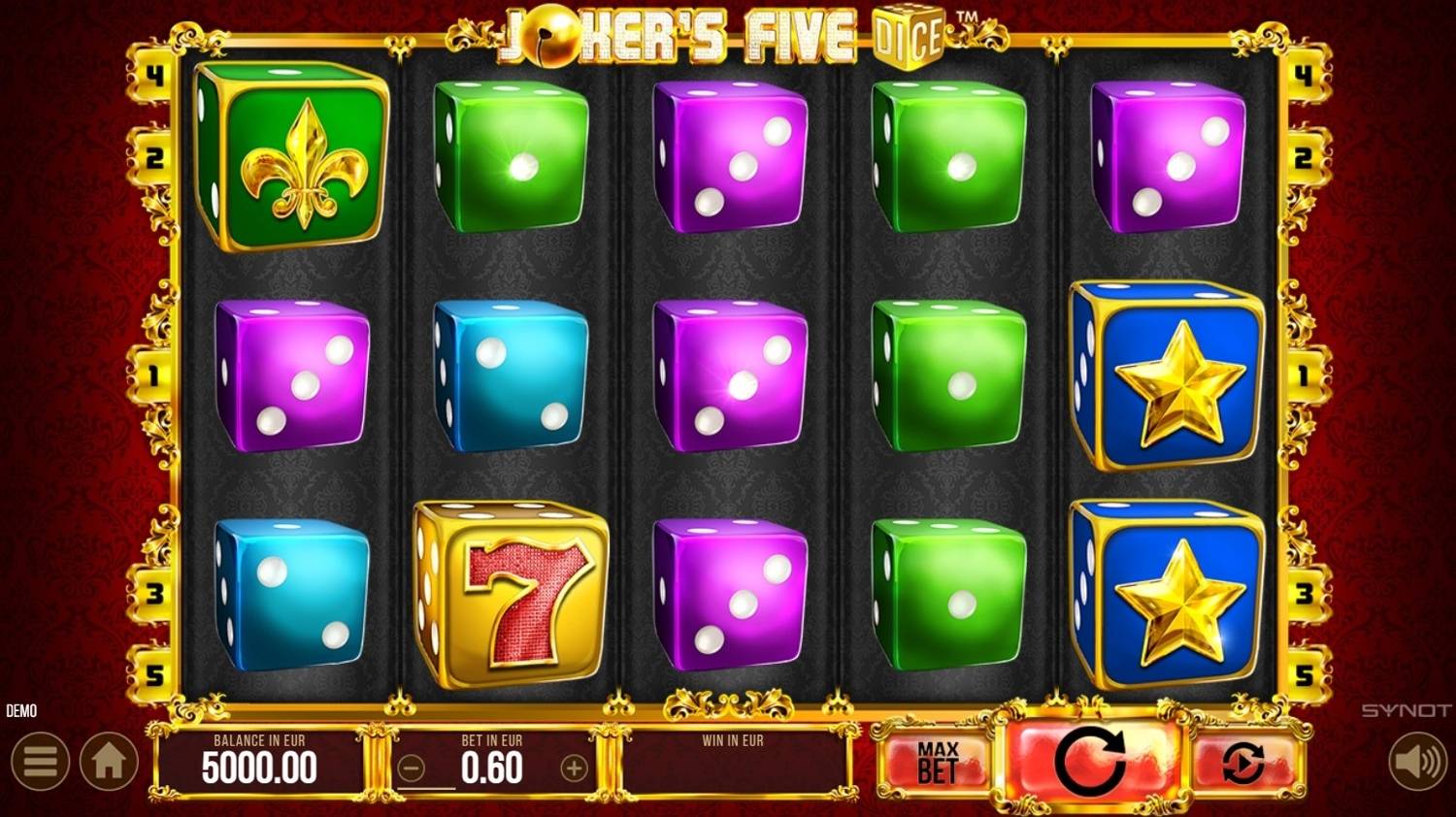Click the golden 7 dice symbol

513,590
